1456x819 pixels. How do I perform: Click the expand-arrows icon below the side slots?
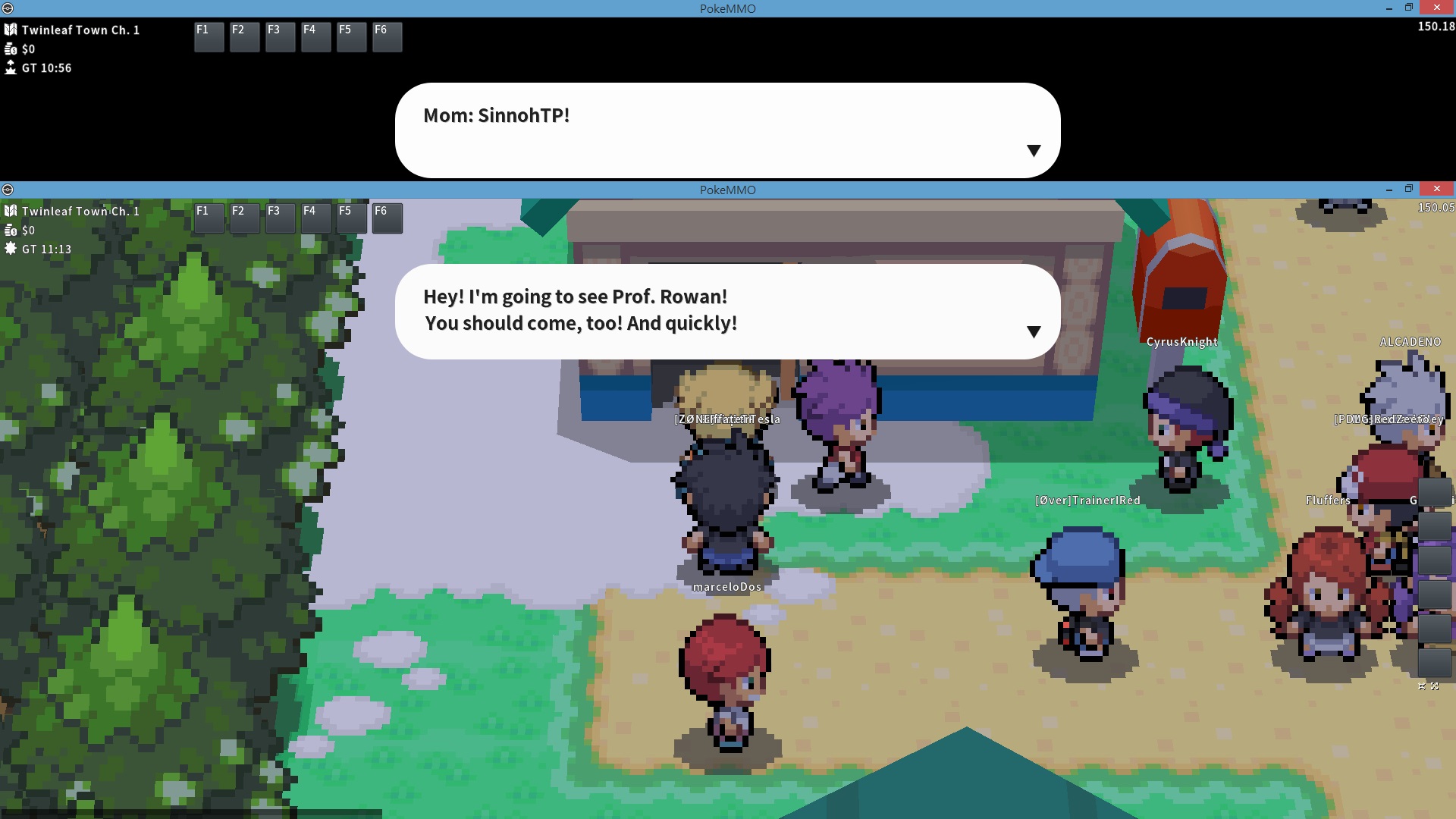tap(1434, 686)
